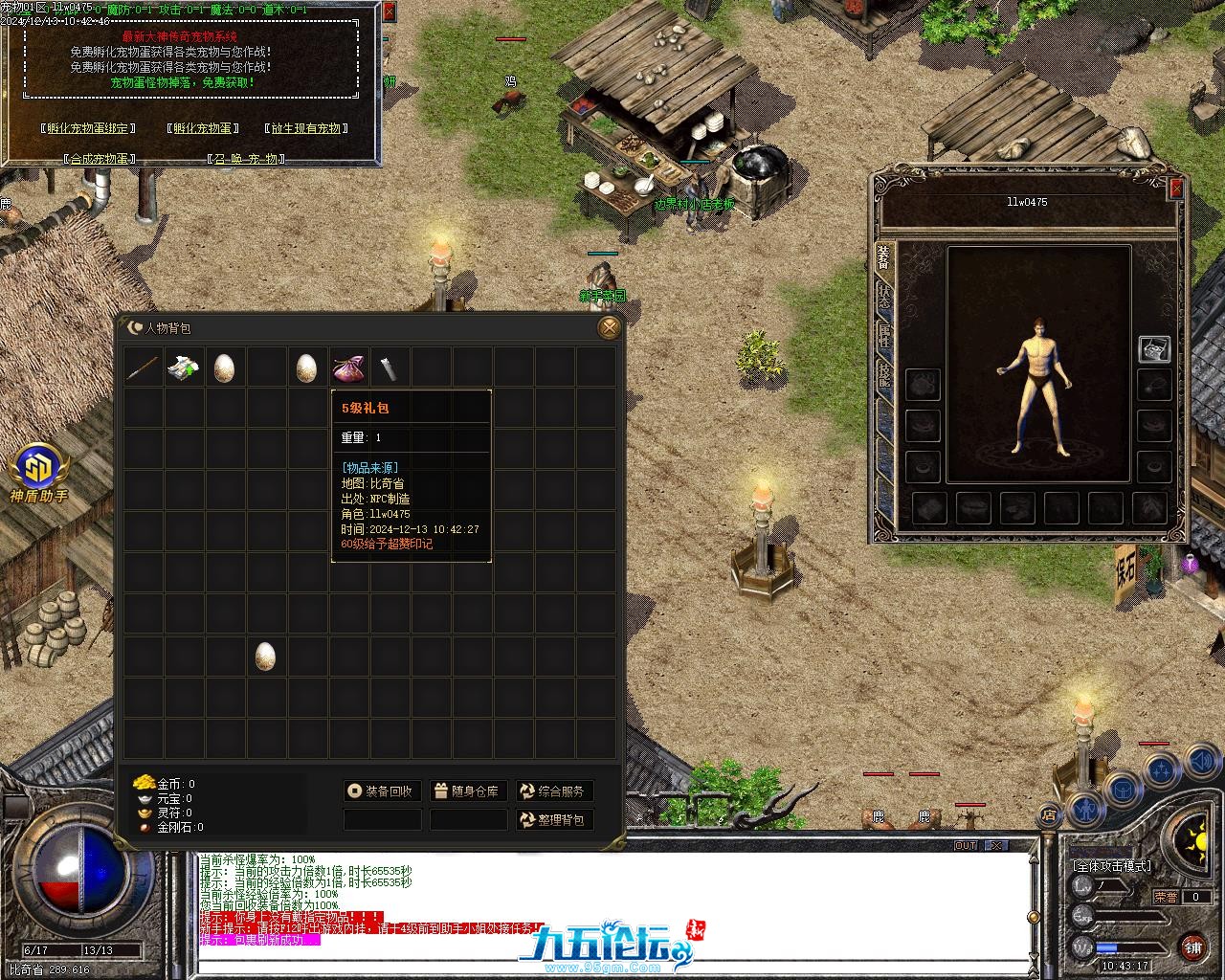
Task: Open 装备回收 equipment recycling
Action: (382, 791)
